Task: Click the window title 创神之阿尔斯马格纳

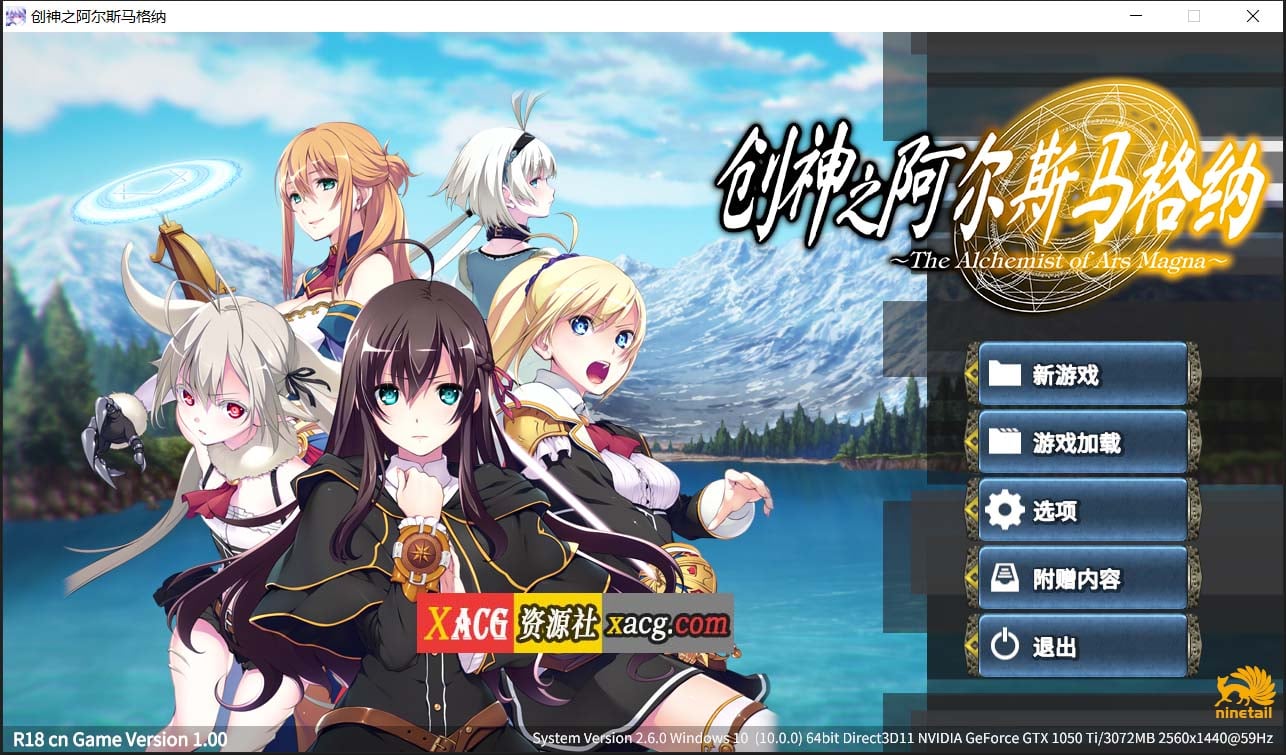Action: click(x=97, y=16)
